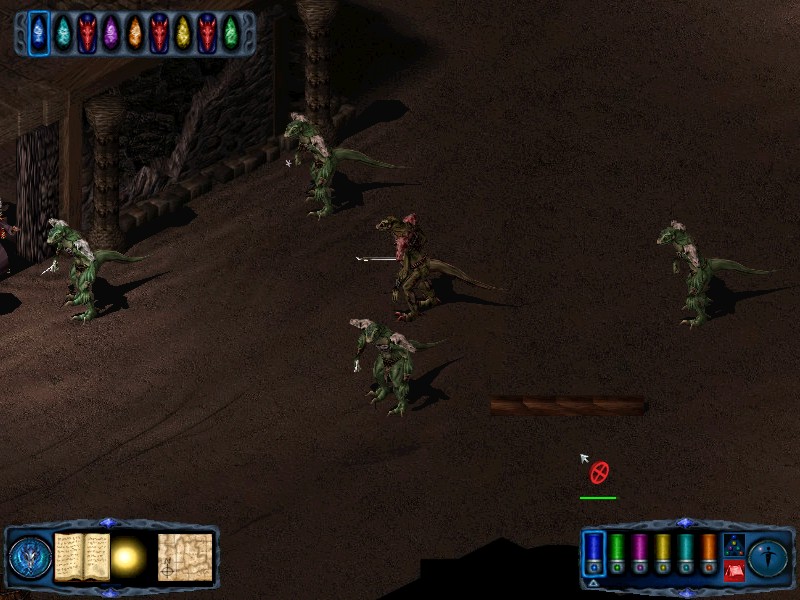The height and width of the screenshot is (600, 800).
Task: Choose the magenta vial
Action: pos(640,551)
